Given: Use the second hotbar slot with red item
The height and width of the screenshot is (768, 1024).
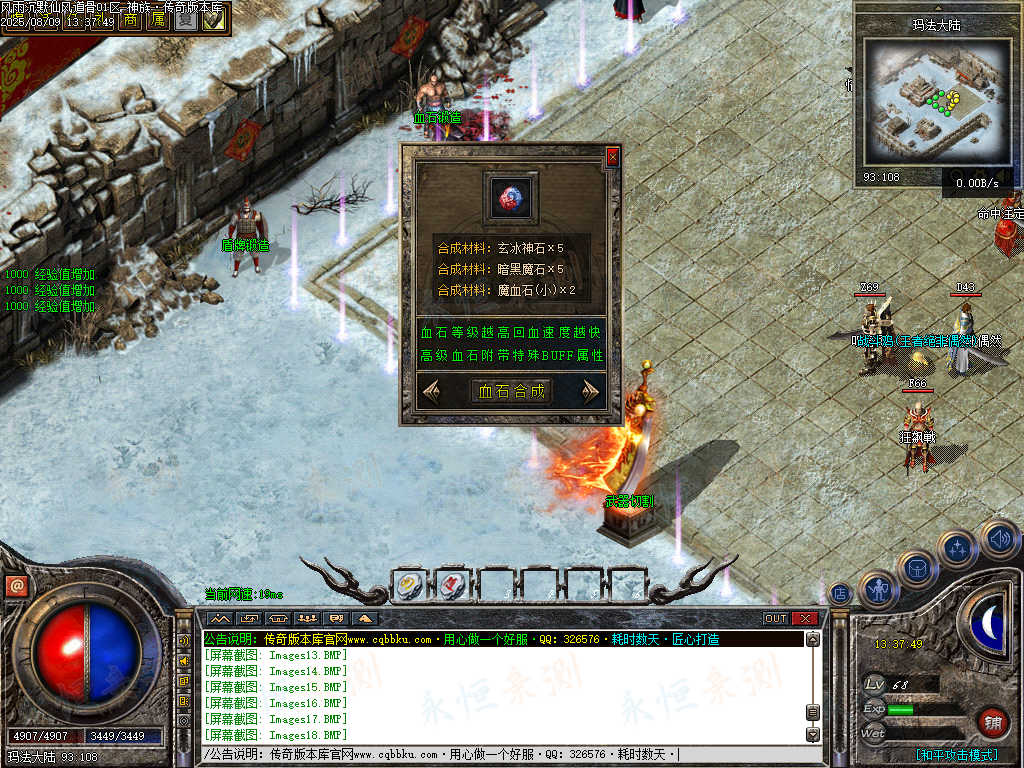Looking at the screenshot, I should pyautogui.click(x=453, y=586).
